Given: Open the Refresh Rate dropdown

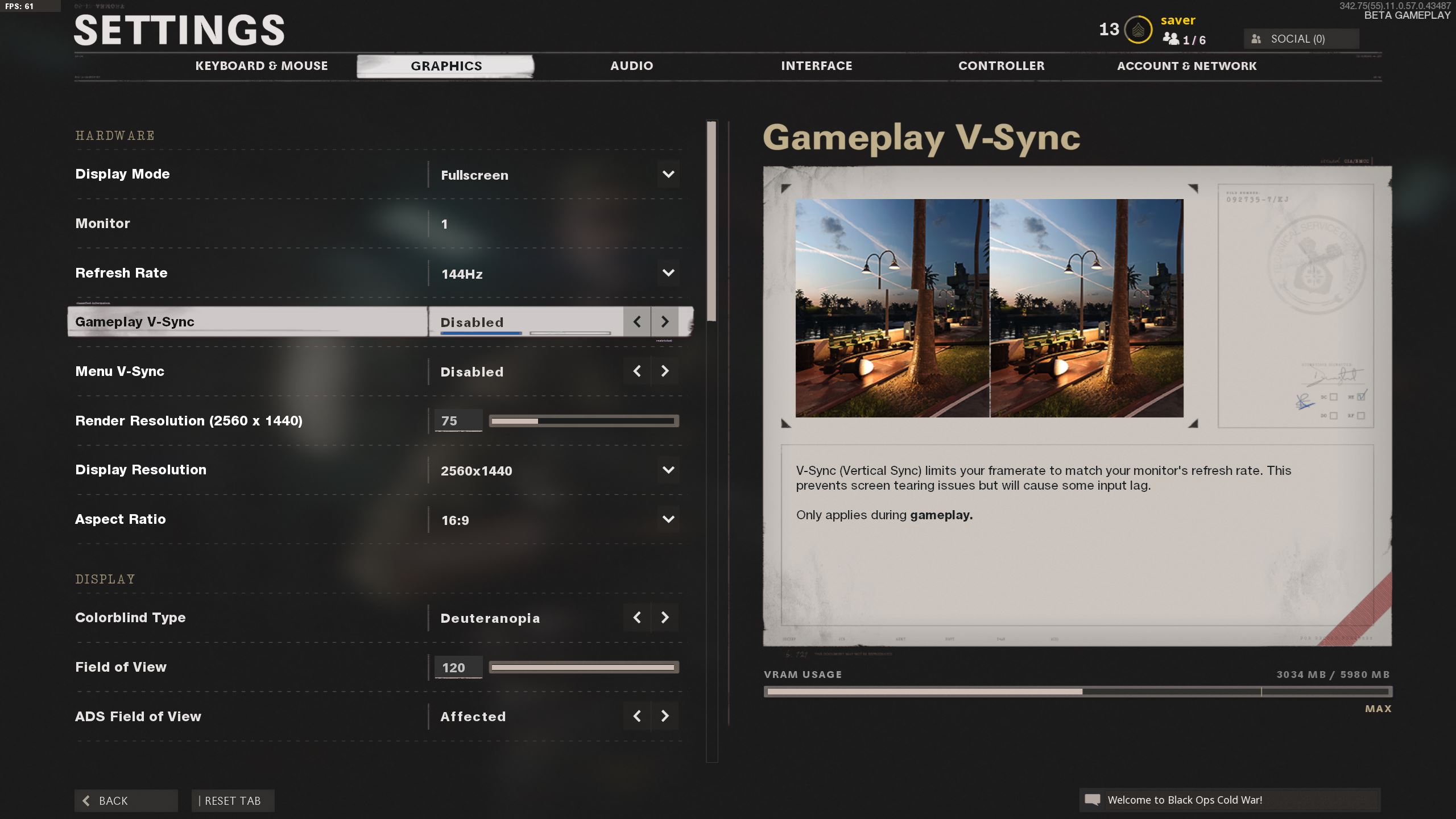Looking at the screenshot, I should click(x=668, y=273).
